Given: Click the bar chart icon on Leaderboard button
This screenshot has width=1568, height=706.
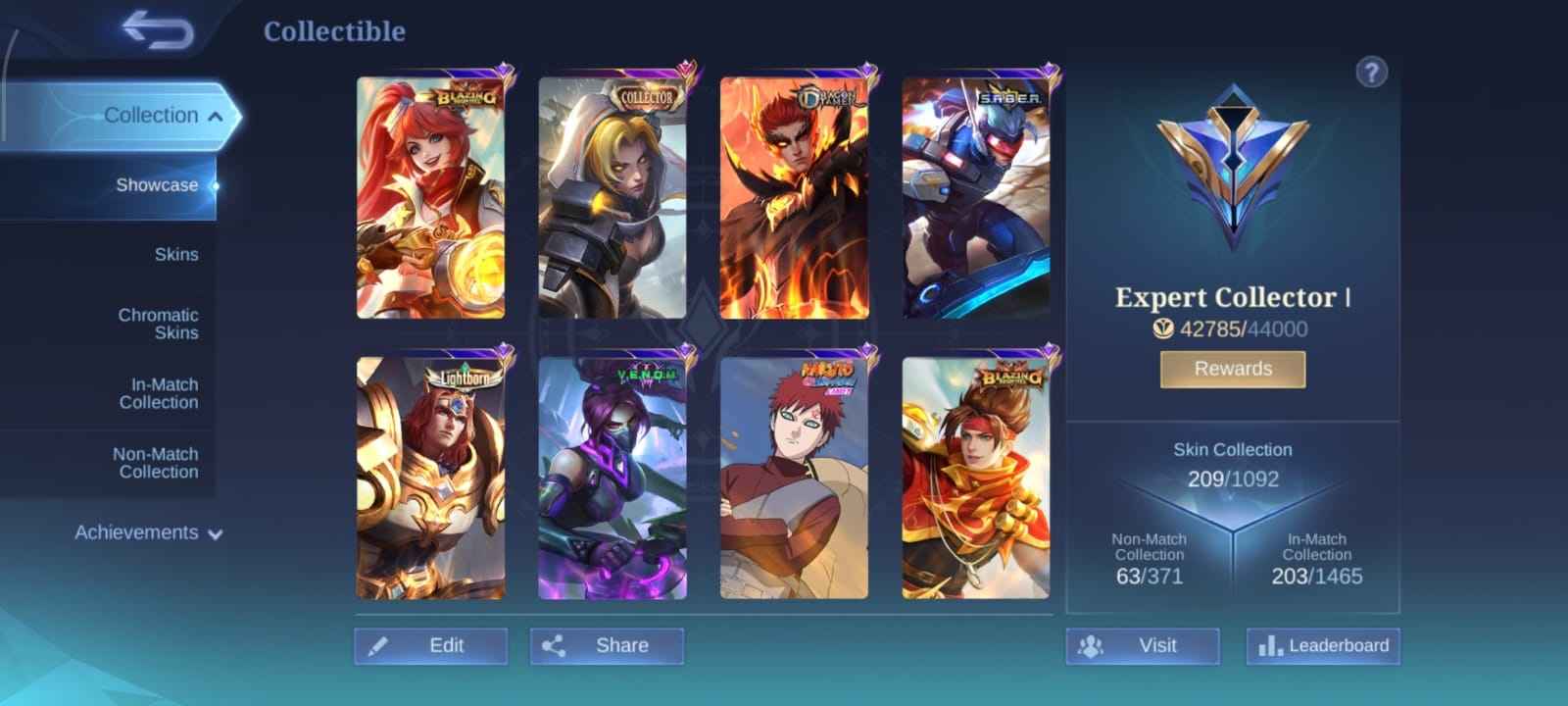Looking at the screenshot, I should (1271, 646).
